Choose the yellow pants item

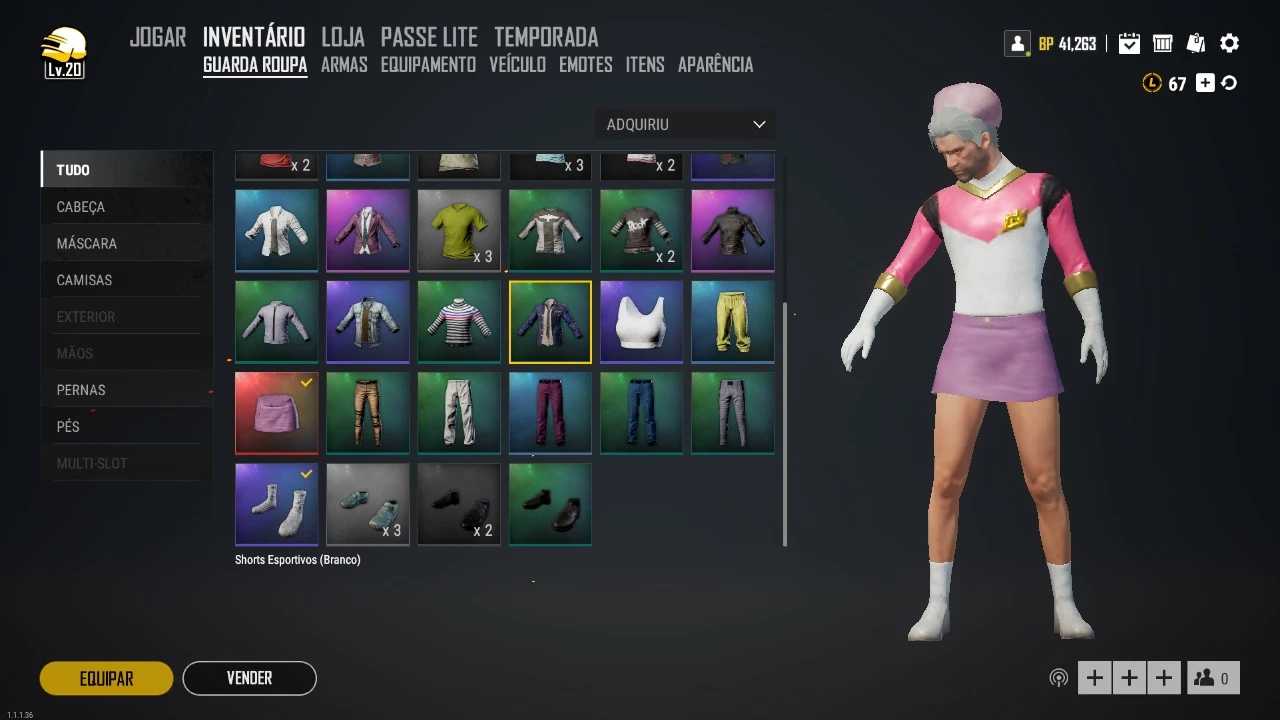(x=732, y=322)
